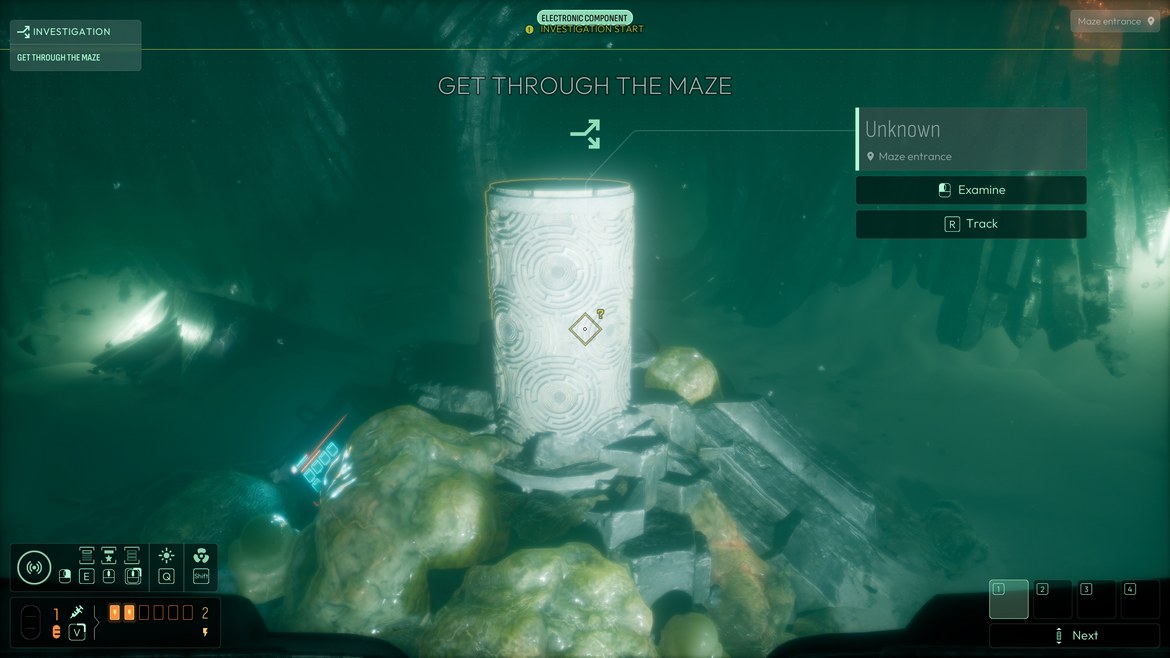
Task: Select the Electronic Component notification label
Action: click(585, 18)
